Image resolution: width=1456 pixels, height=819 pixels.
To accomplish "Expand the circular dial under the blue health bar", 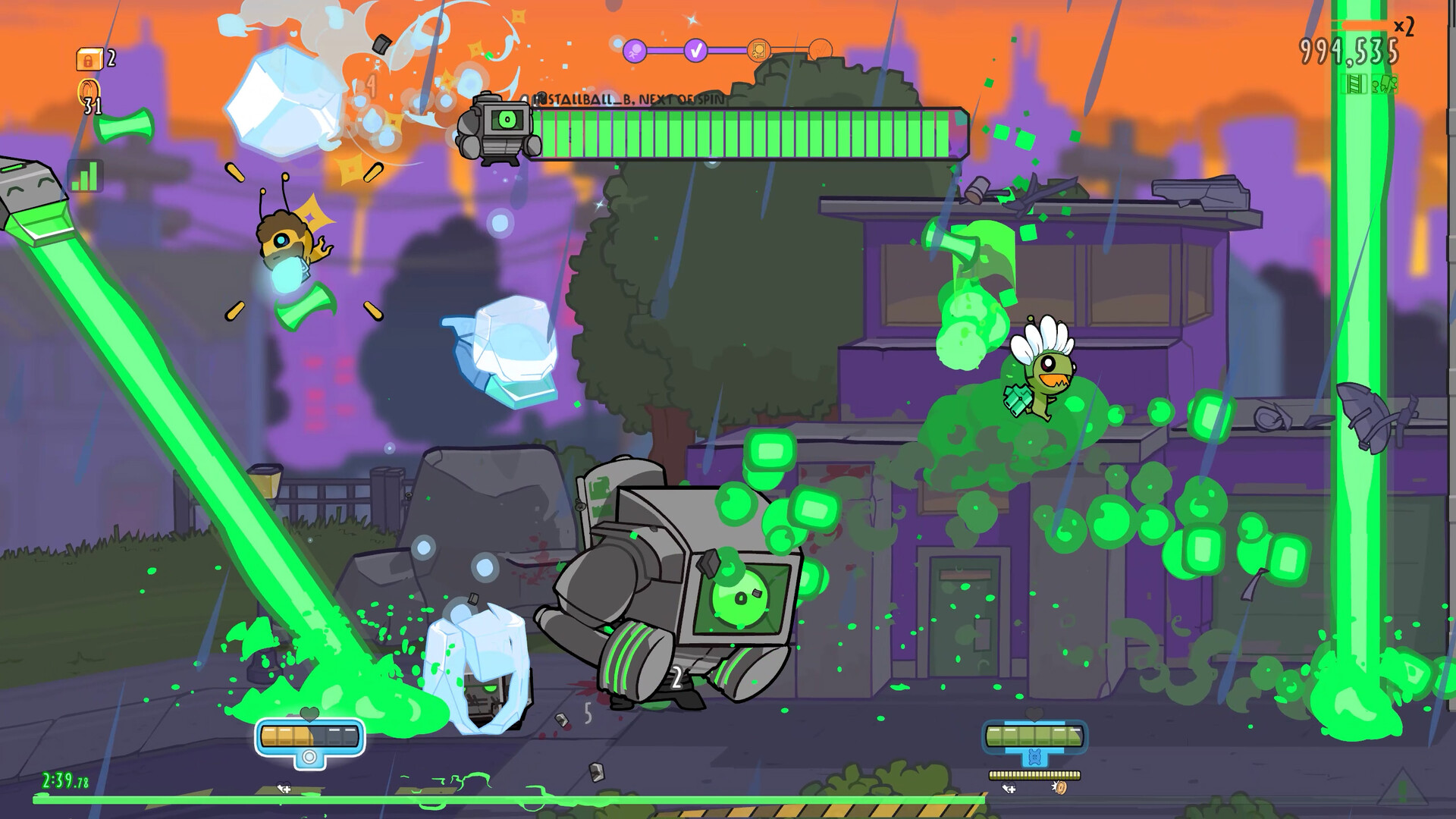I will click(309, 758).
